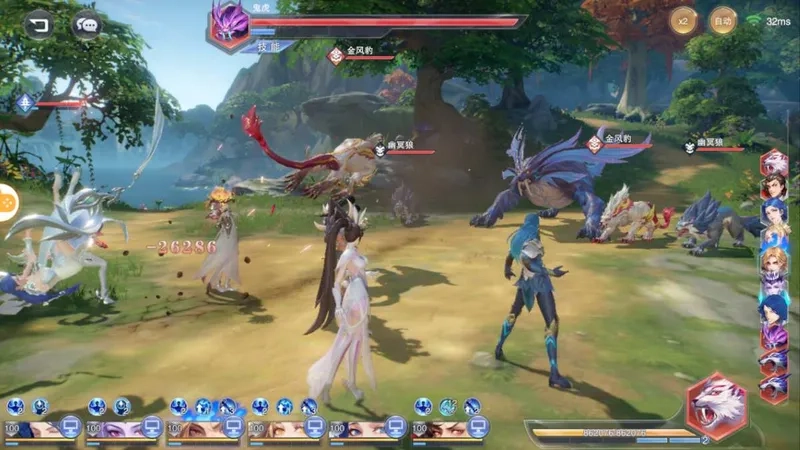Click the orange gamepad side tab

point(7,203)
